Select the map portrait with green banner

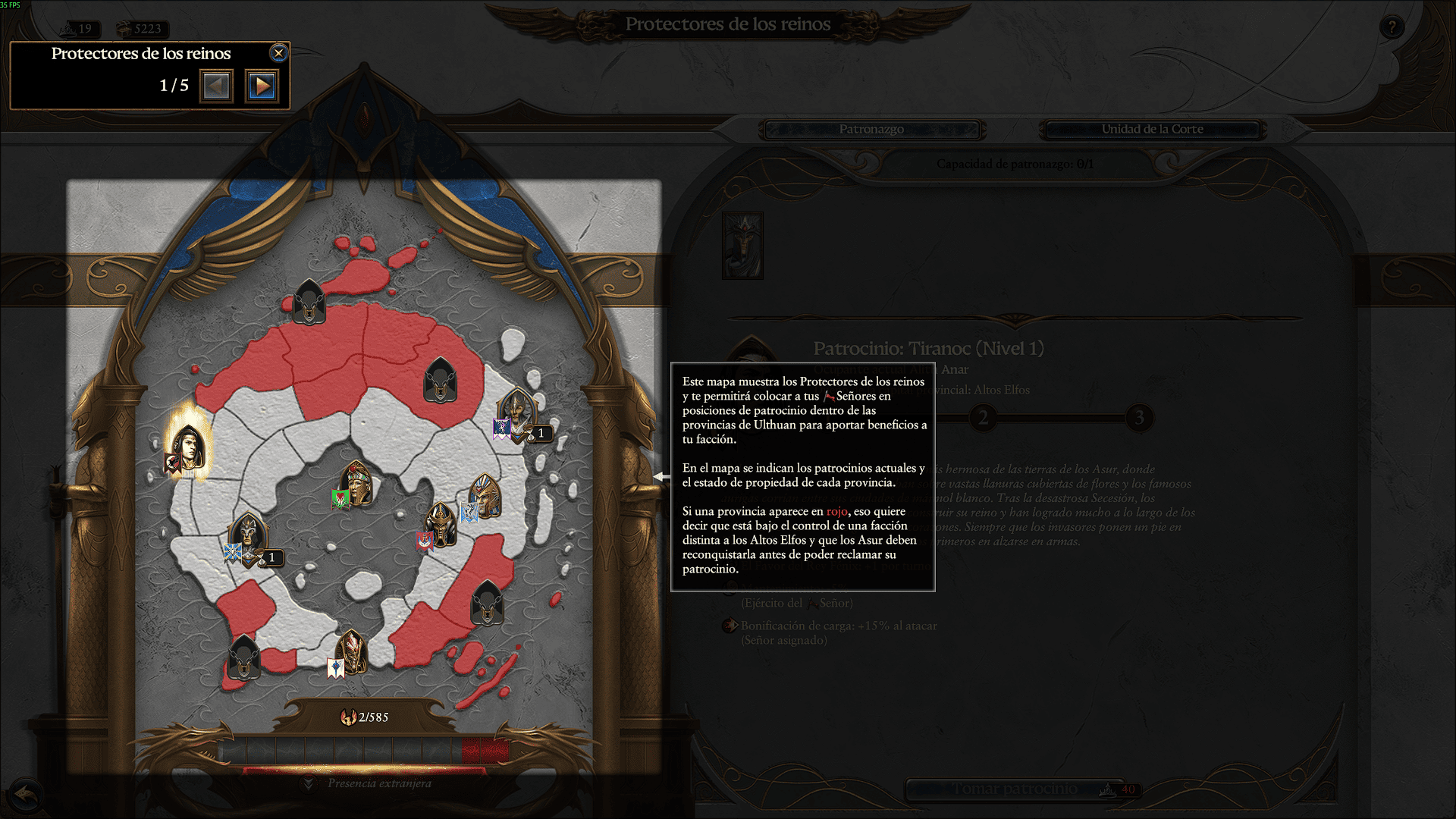[355, 484]
